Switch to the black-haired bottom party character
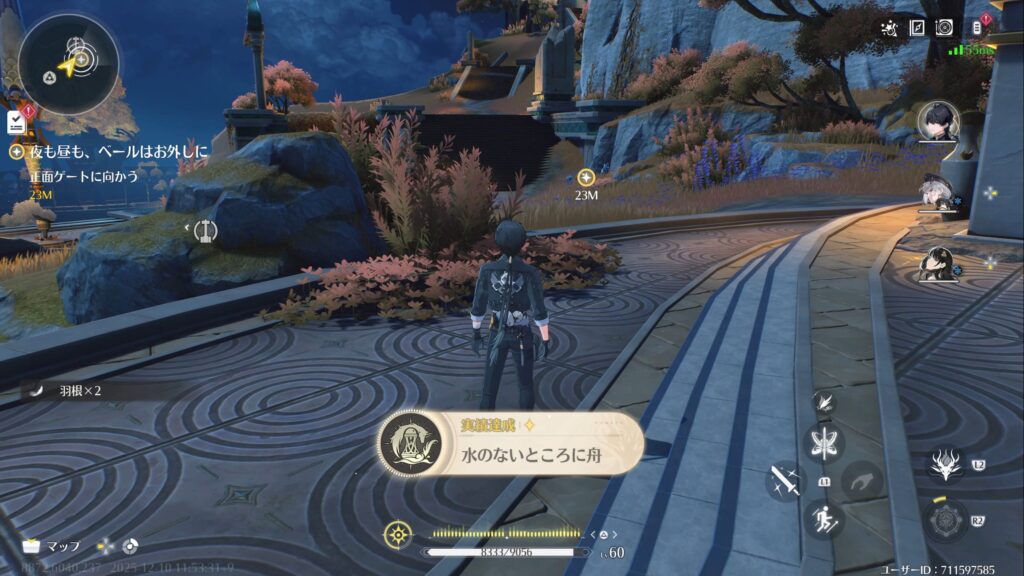Screen dimensions: 1024x576 tap(937, 264)
